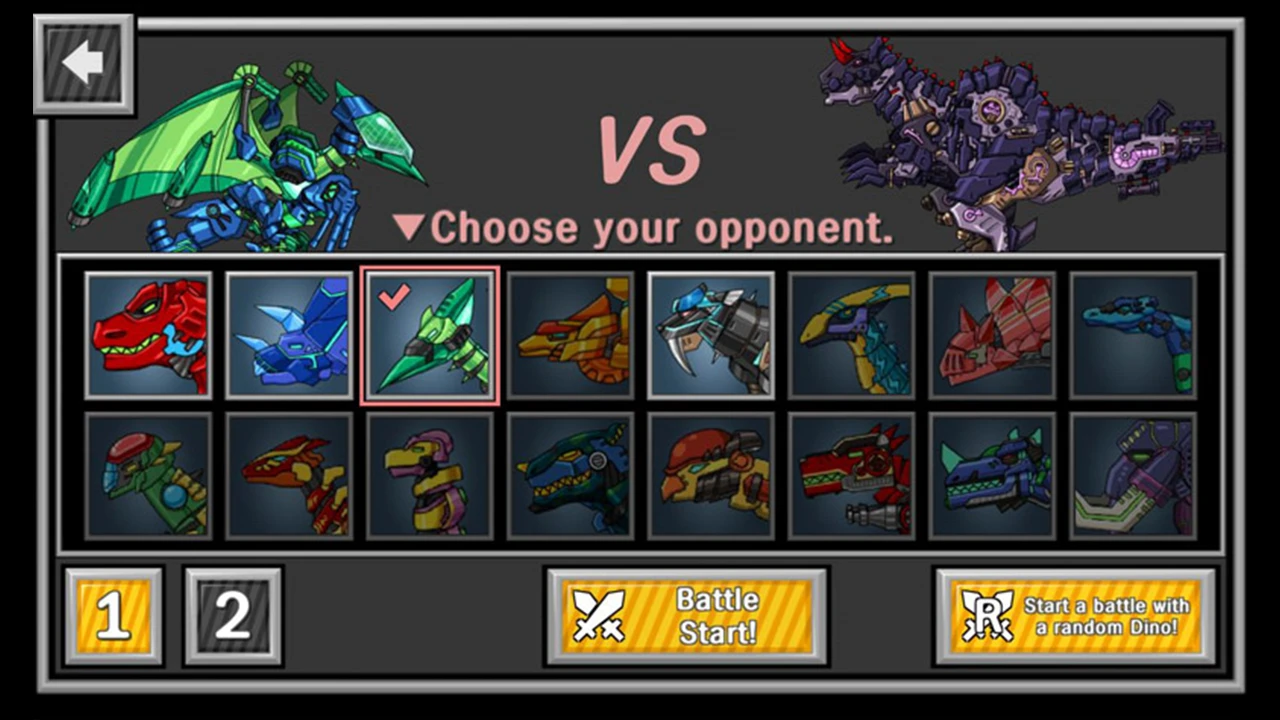This screenshot has height=720, width=1280.
Task: Switch to opponent page 2
Action: point(233,616)
